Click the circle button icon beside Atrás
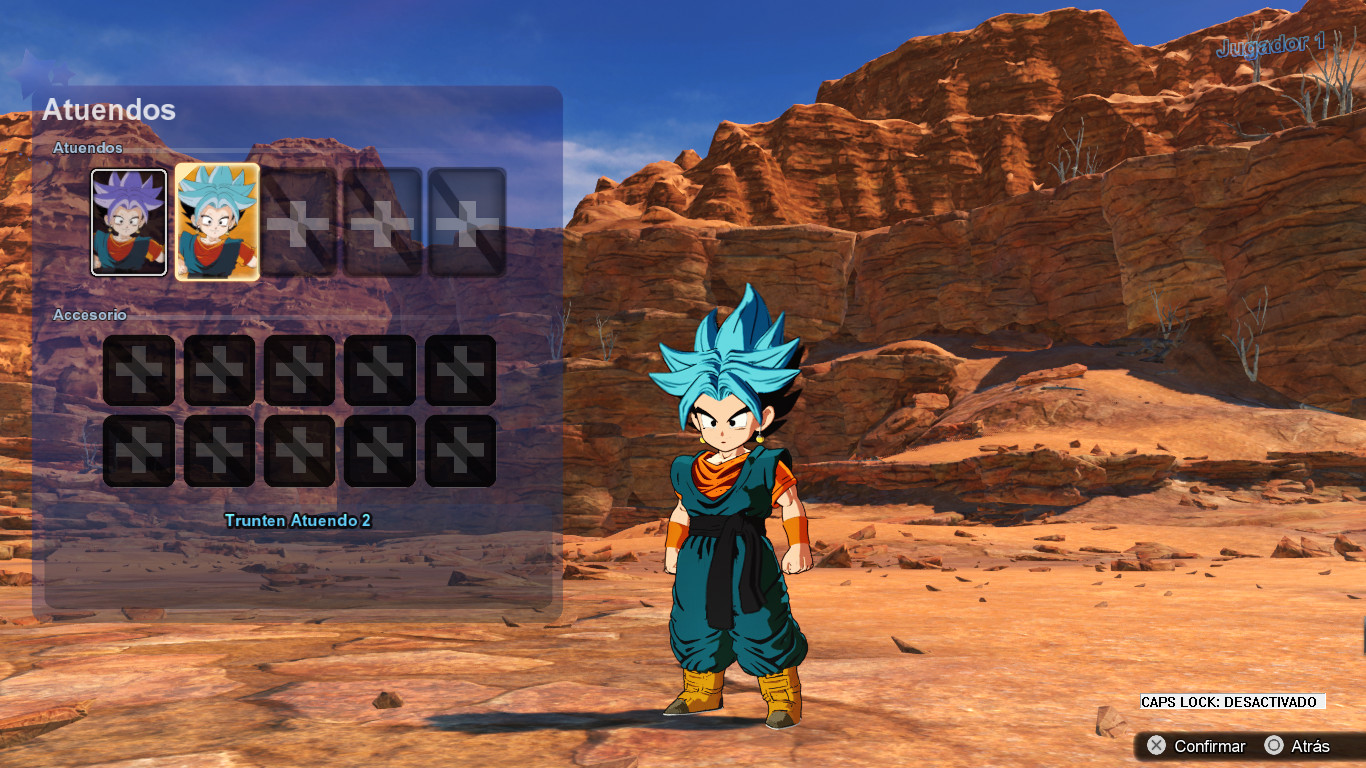 coord(1275,746)
